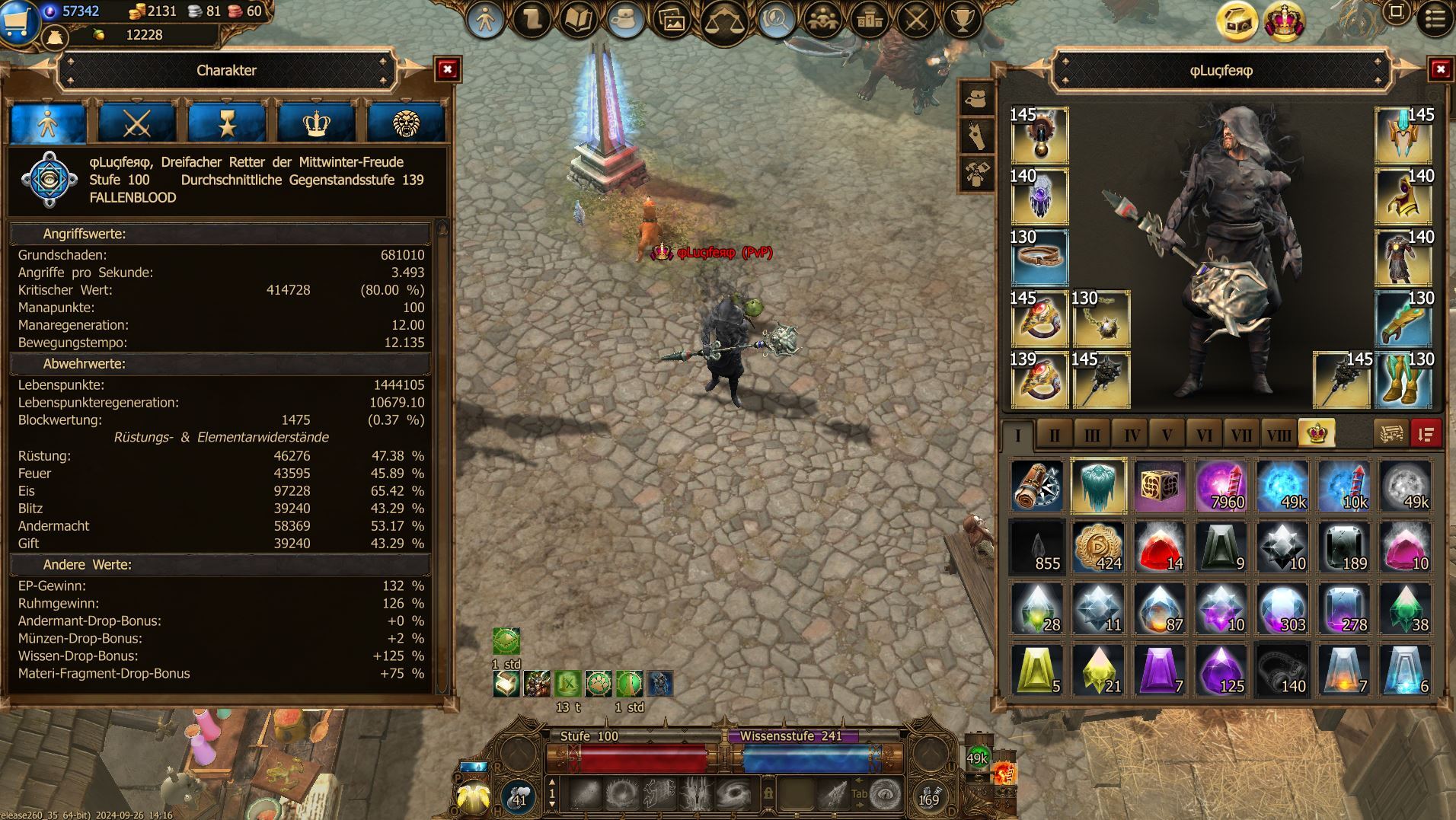
Task: Select the red ruby gem stack of 14
Action: (x=1160, y=547)
